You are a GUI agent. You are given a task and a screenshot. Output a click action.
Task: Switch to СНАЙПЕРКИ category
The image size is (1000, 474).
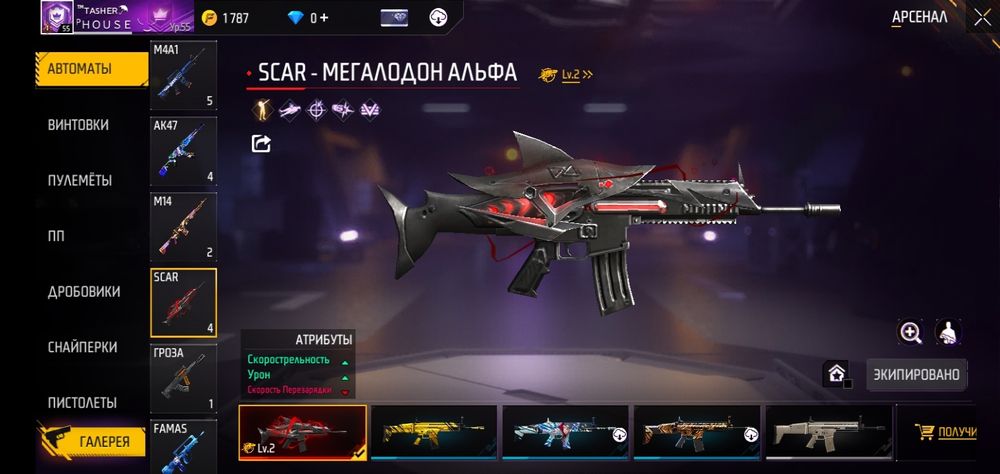[x=82, y=347]
